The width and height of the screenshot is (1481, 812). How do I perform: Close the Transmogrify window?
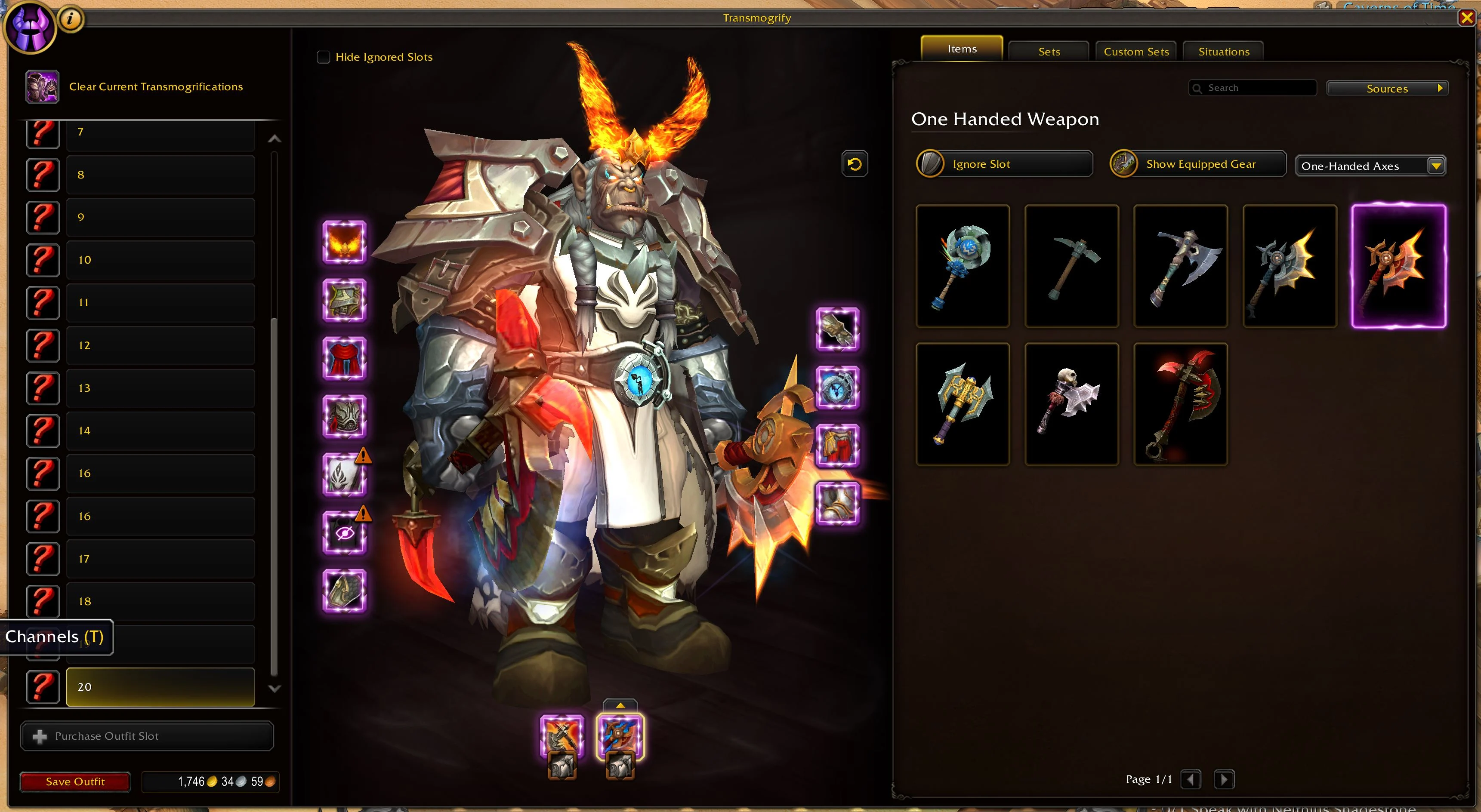pyautogui.click(x=1467, y=18)
